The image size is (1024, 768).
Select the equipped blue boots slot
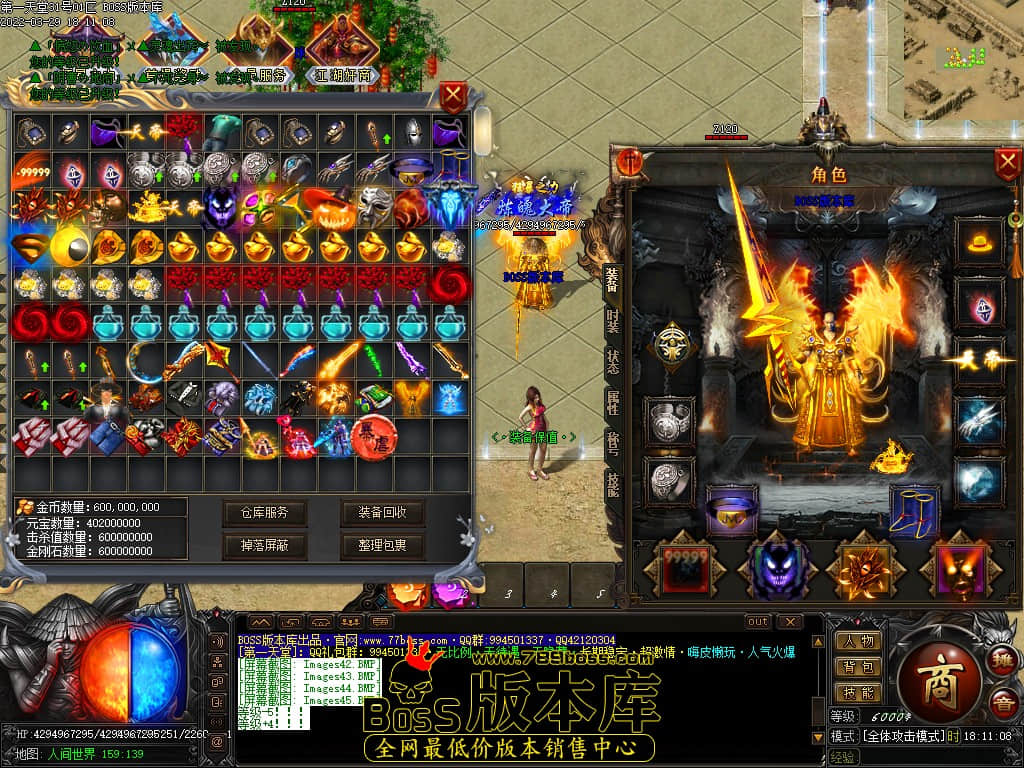click(913, 510)
